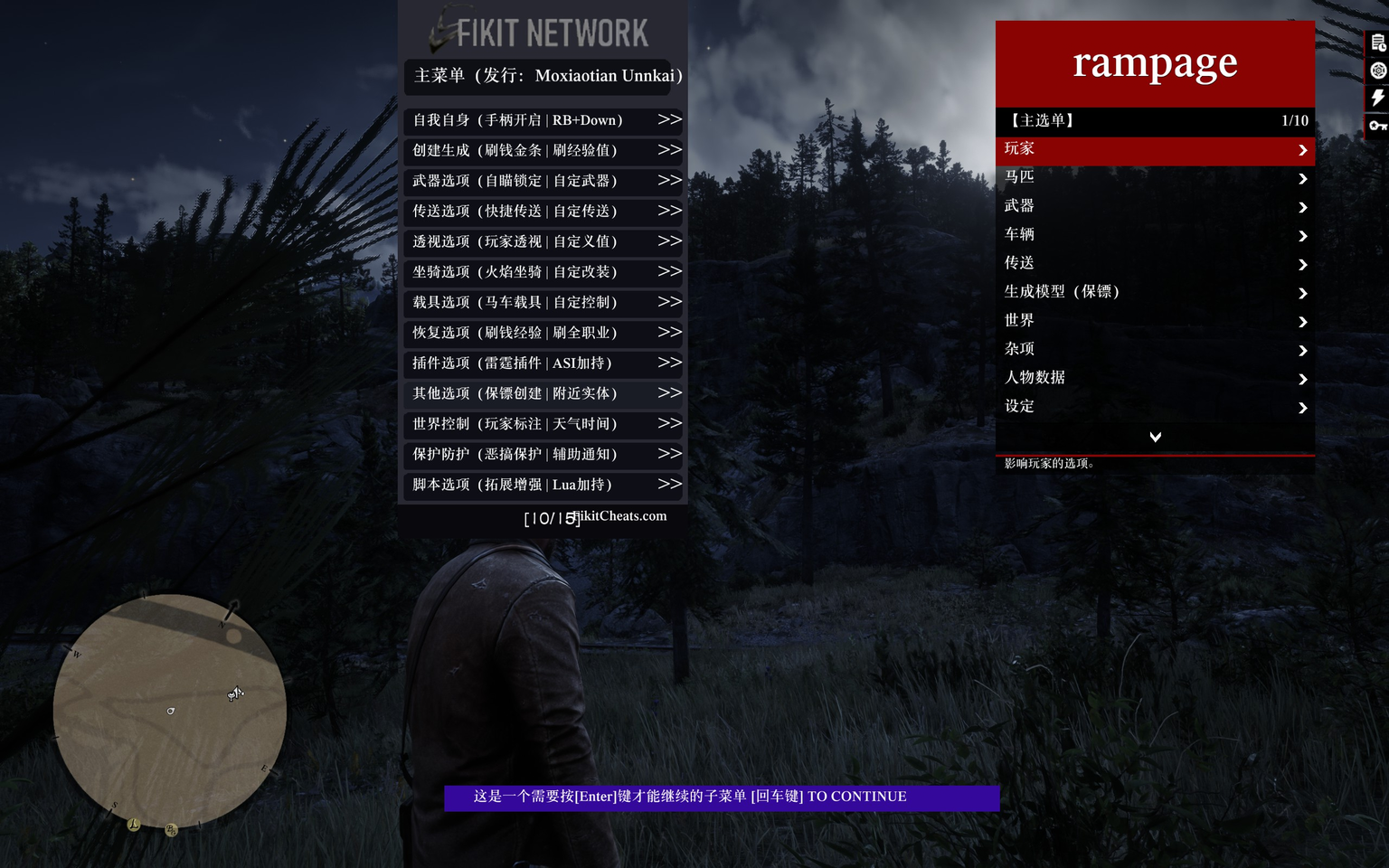Image resolution: width=1389 pixels, height=868 pixels.
Task: Select the 世界 world entry
Action: pyautogui.click(x=1155, y=321)
